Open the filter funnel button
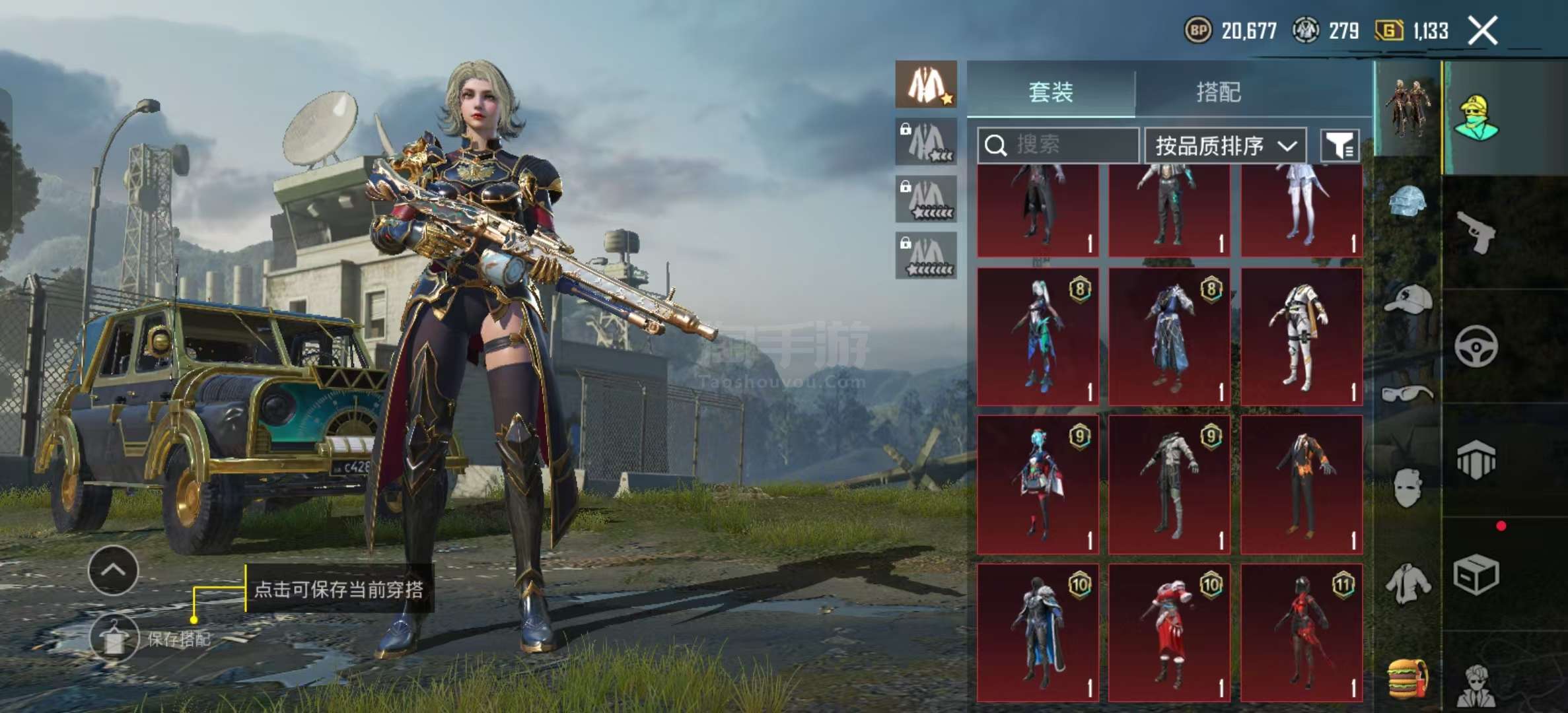 coord(1339,145)
